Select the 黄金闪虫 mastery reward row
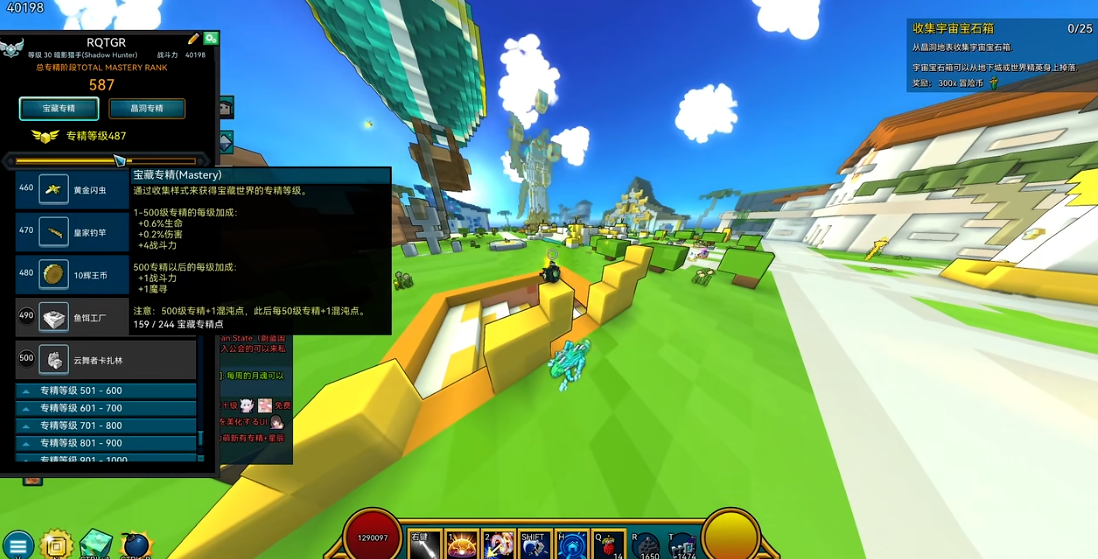 point(73,190)
